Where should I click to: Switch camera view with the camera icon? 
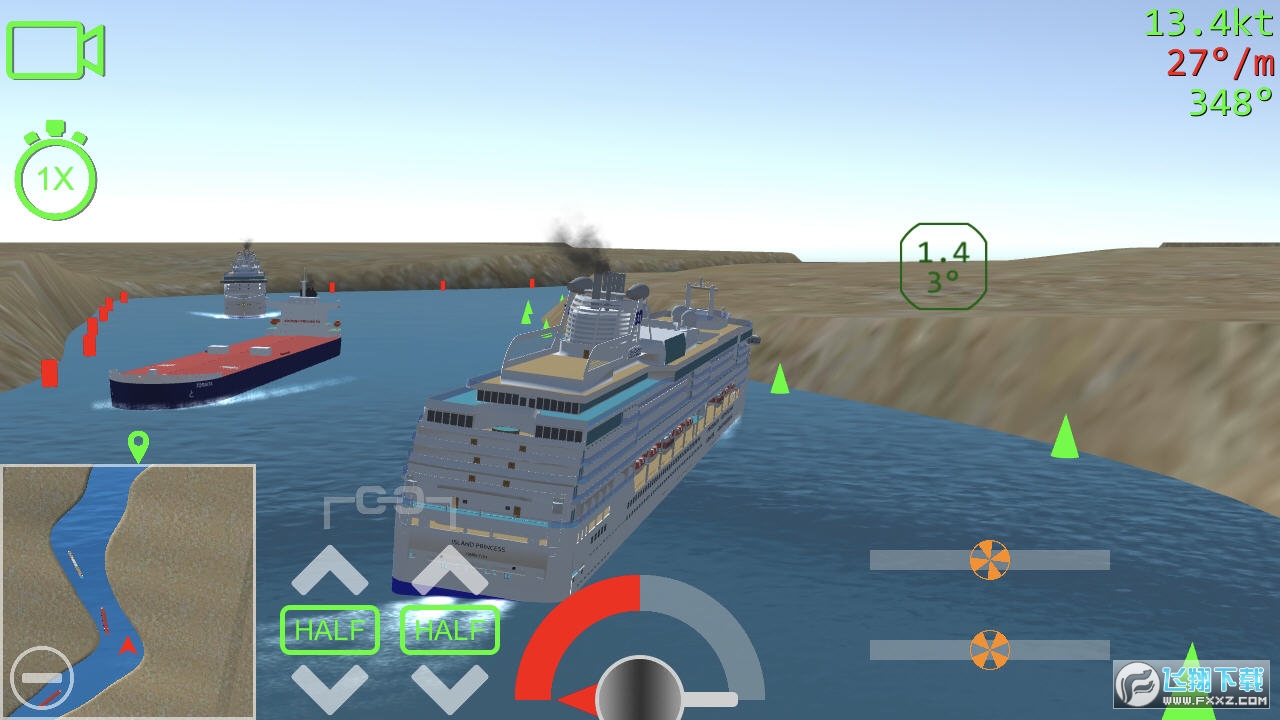point(55,50)
